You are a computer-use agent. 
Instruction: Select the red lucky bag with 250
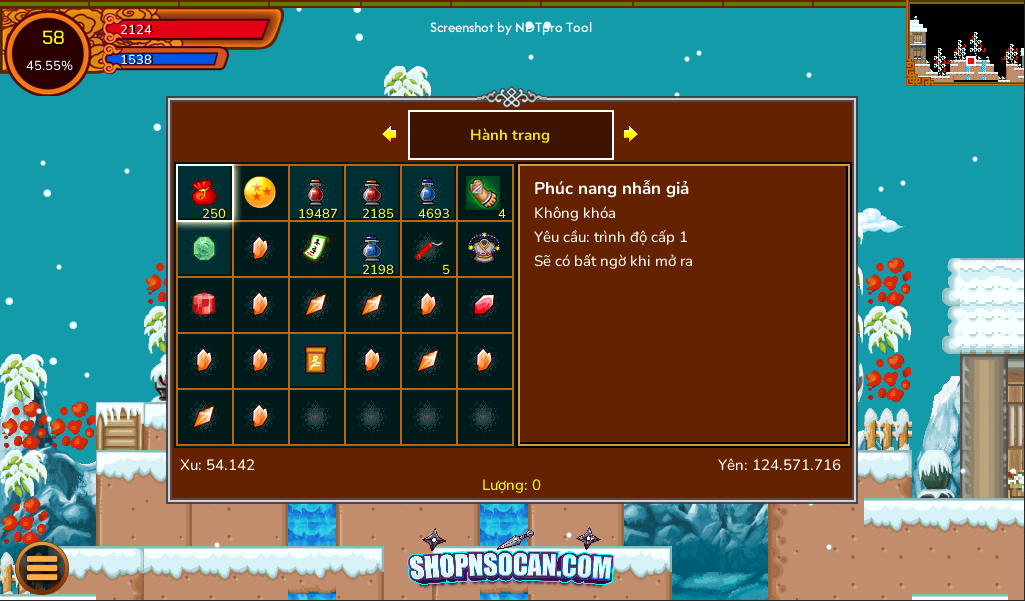[205, 192]
